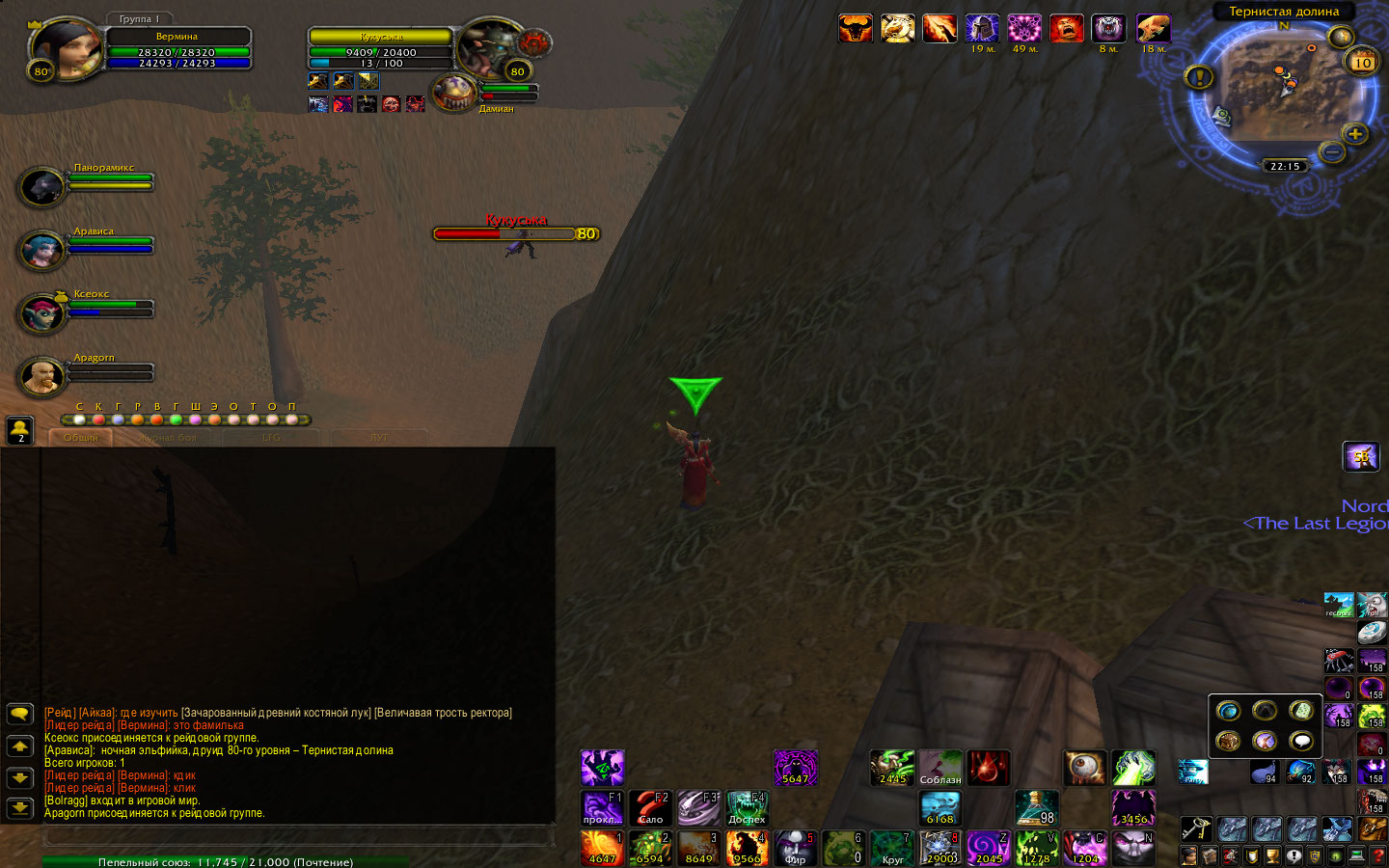Zoom in on the minimap
Viewport: 1389px width, 868px height.
(1355, 134)
